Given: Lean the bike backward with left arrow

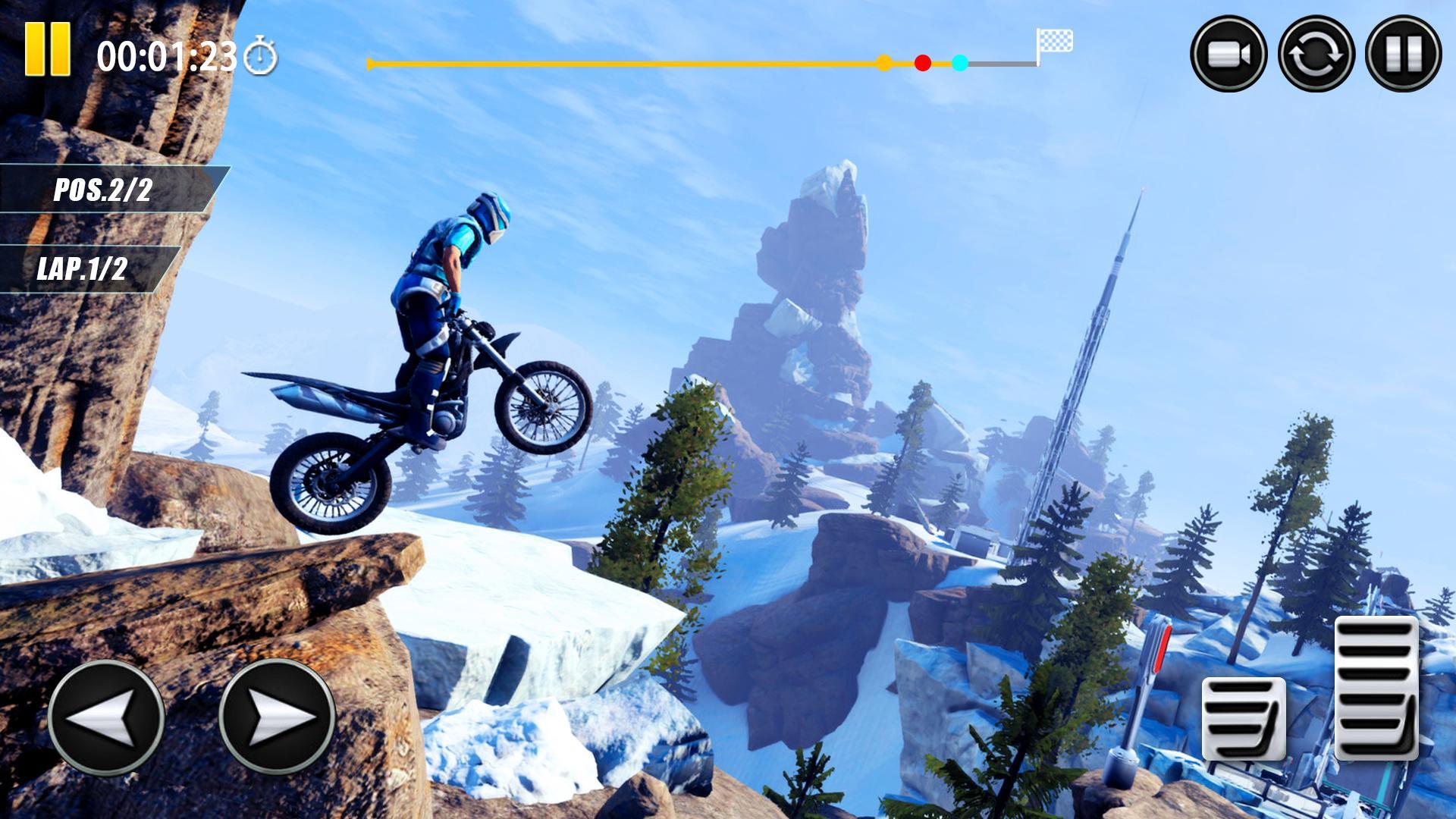Looking at the screenshot, I should (106, 717).
